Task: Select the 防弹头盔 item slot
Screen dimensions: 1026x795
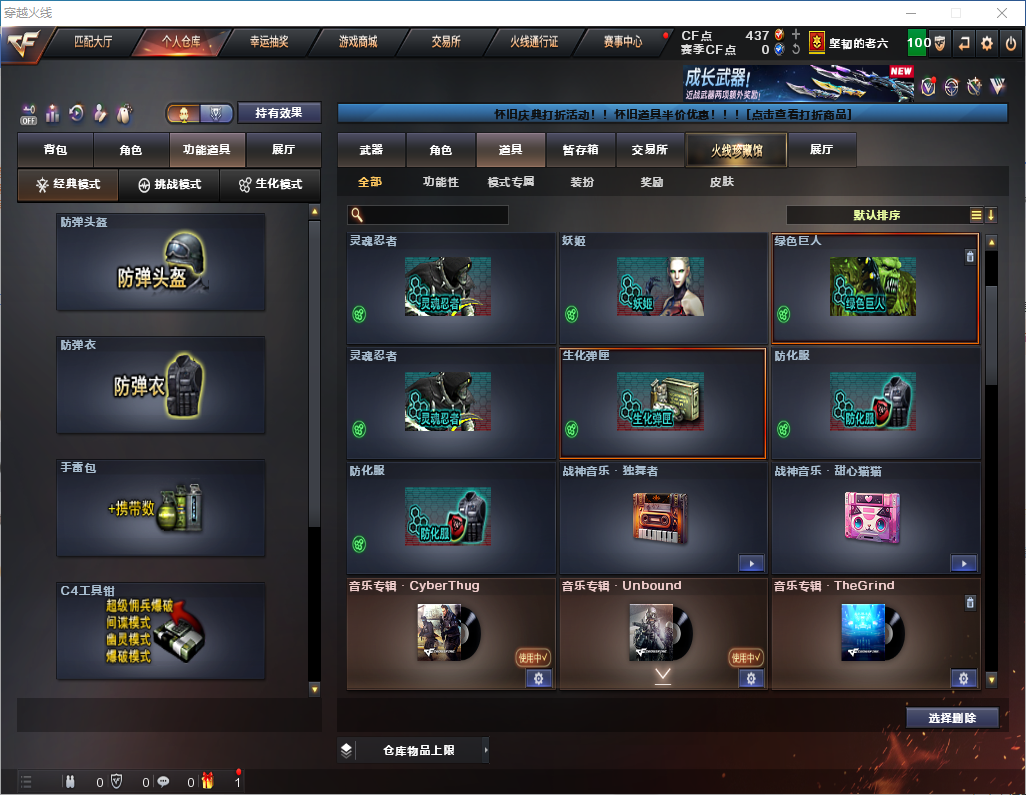Action: pos(161,262)
